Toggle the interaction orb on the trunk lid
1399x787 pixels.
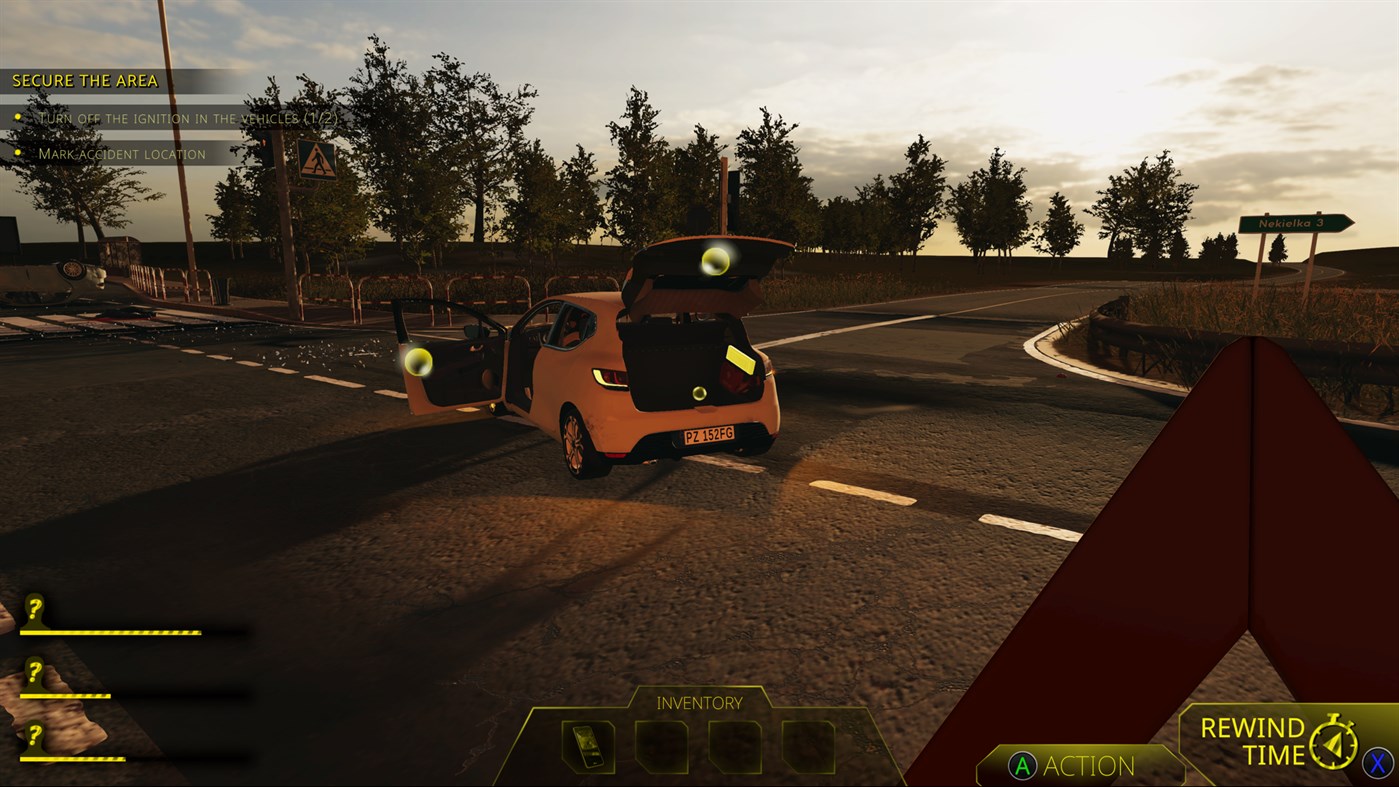tap(714, 264)
